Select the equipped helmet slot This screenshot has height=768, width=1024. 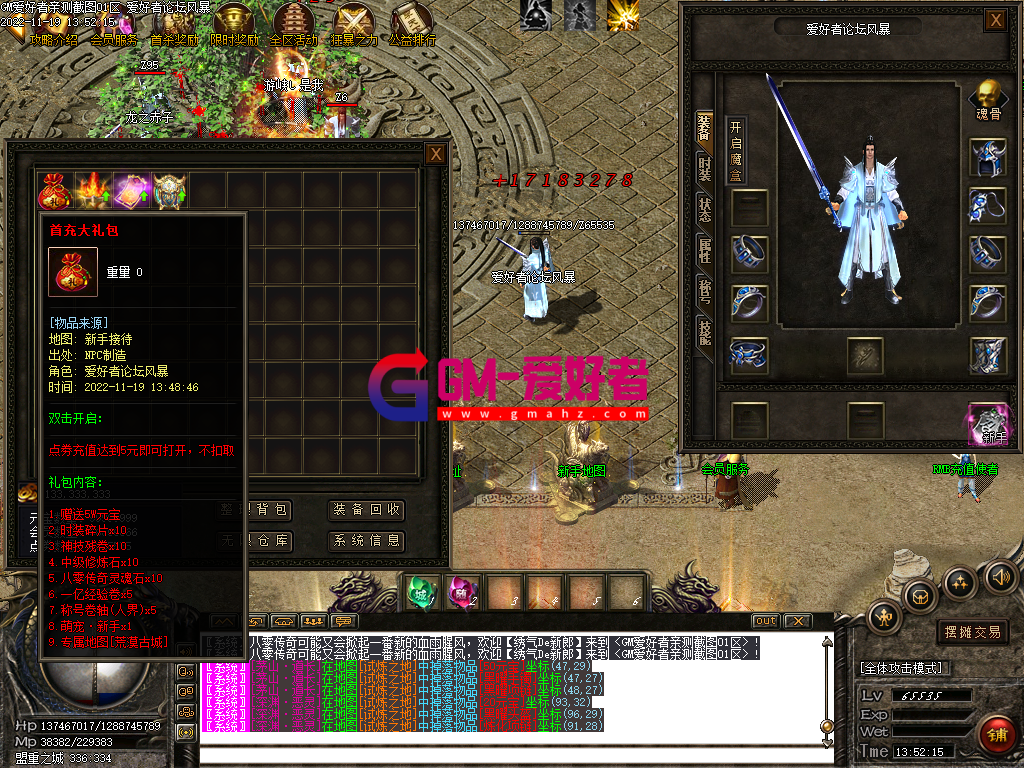click(x=987, y=157)
